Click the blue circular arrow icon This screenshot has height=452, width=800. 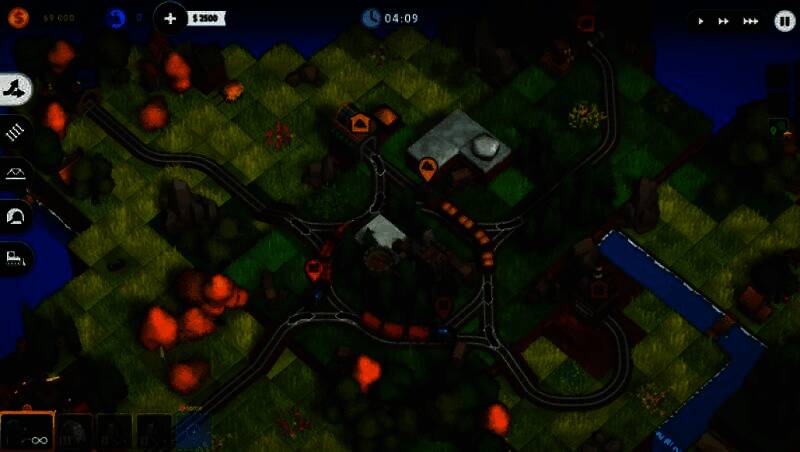[x=116, y=17]
